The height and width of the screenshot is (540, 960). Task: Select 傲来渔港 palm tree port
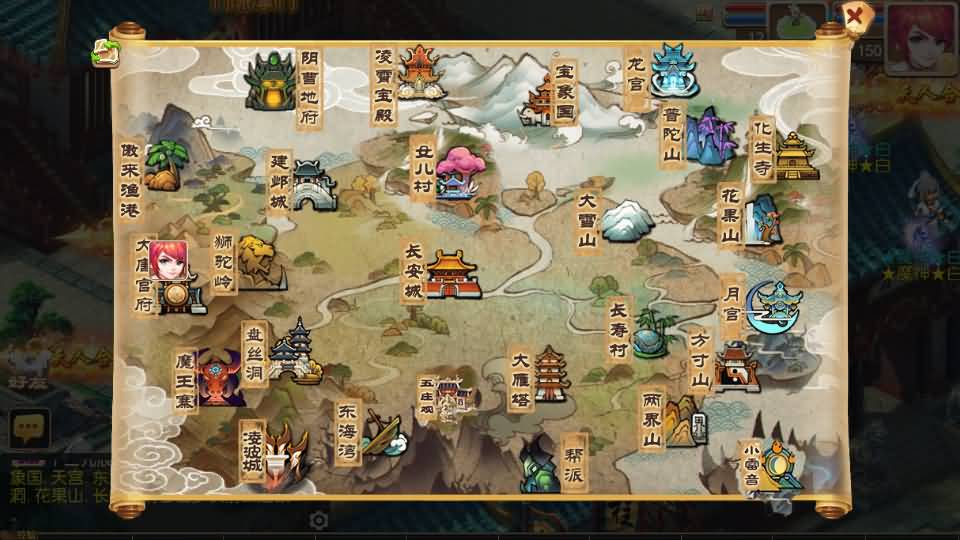[165, 166]
